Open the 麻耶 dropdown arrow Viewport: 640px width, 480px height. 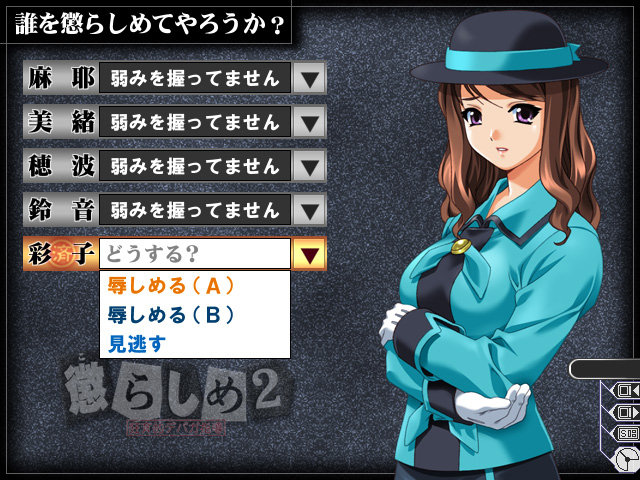[310, 78]
